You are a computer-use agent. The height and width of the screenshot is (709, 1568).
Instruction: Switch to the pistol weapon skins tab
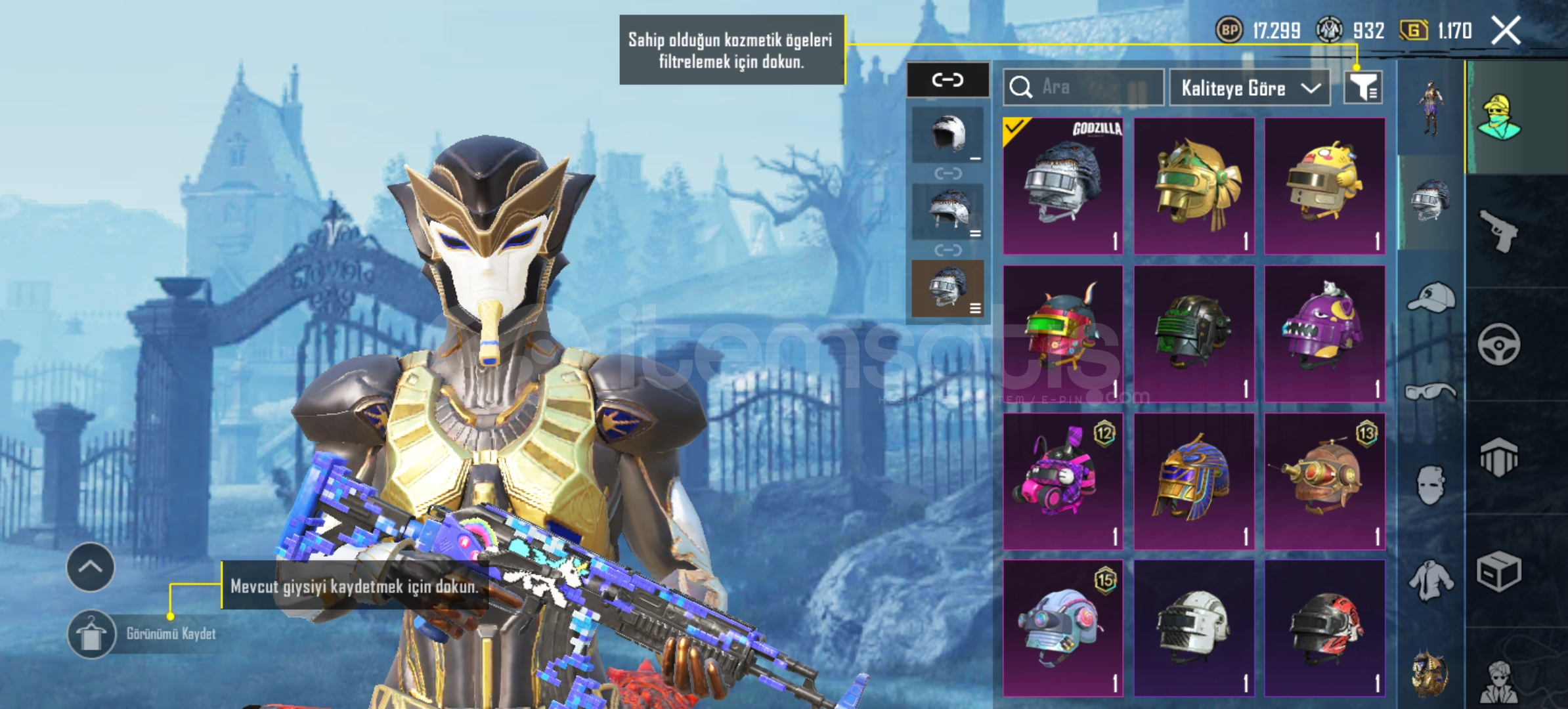1498,230
